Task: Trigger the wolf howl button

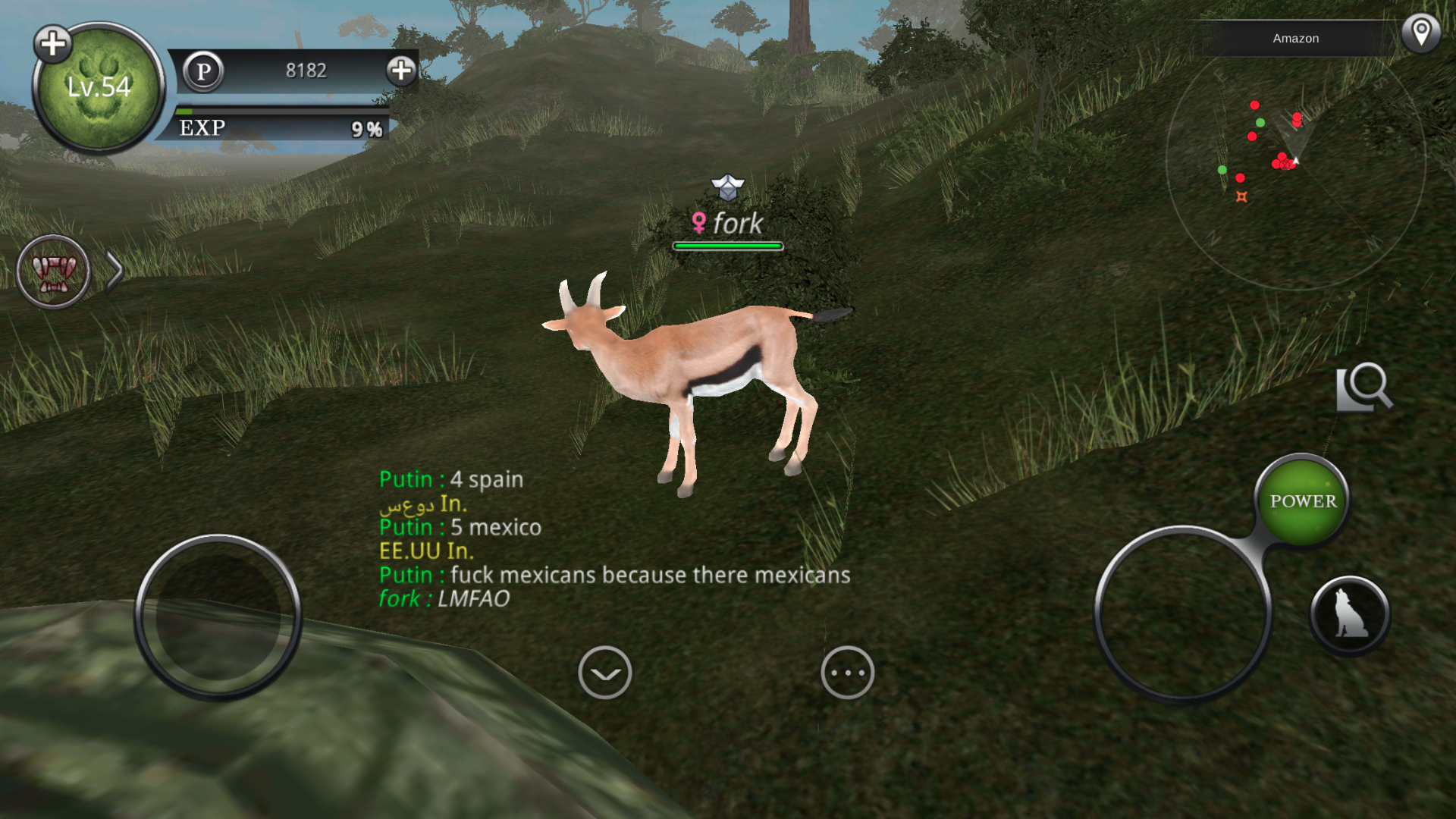Action: (x=1350, y=614)
